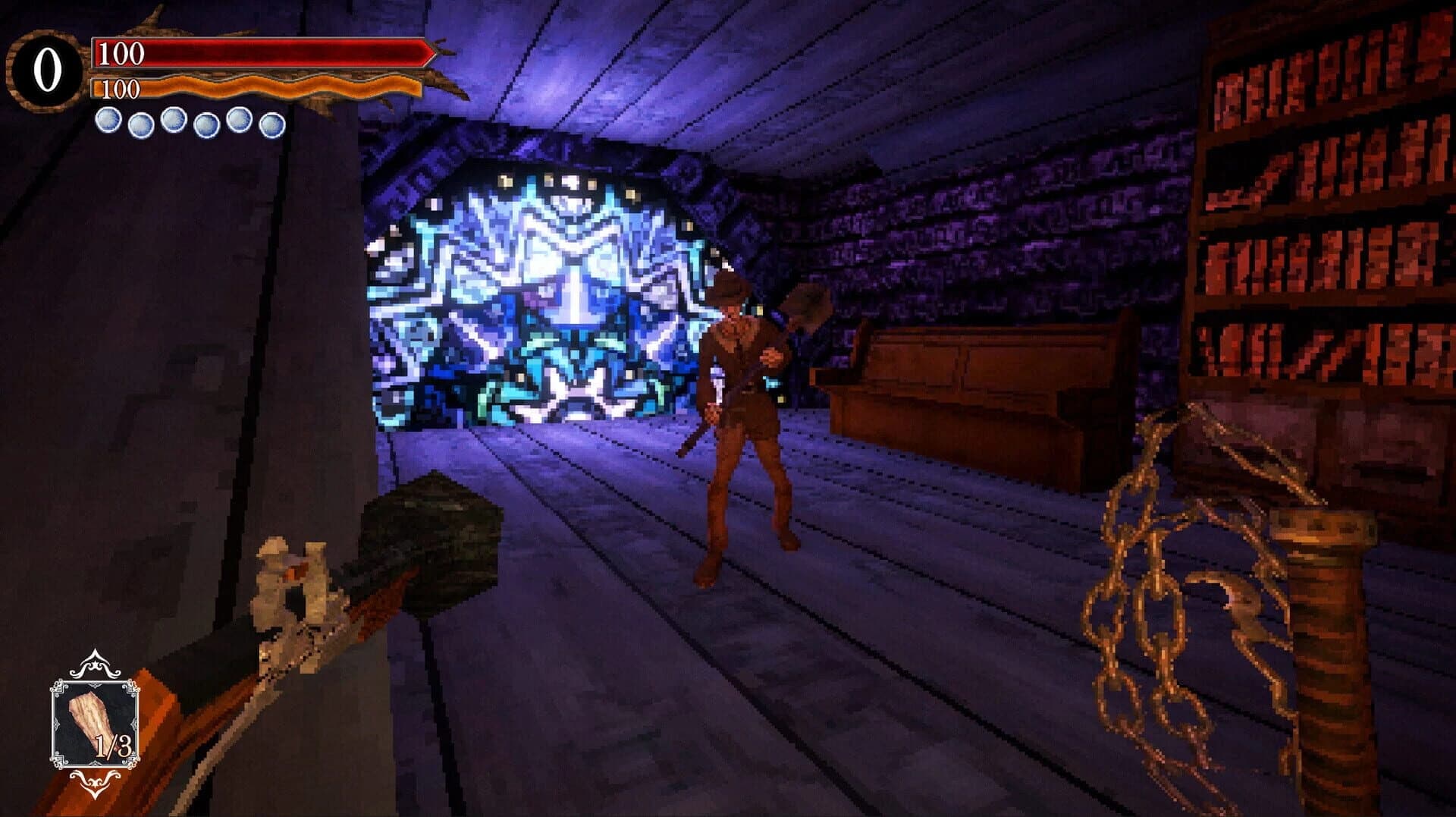Toggle the red health bar display
This screenshot has height=817, width=1456.
(258, 53)
